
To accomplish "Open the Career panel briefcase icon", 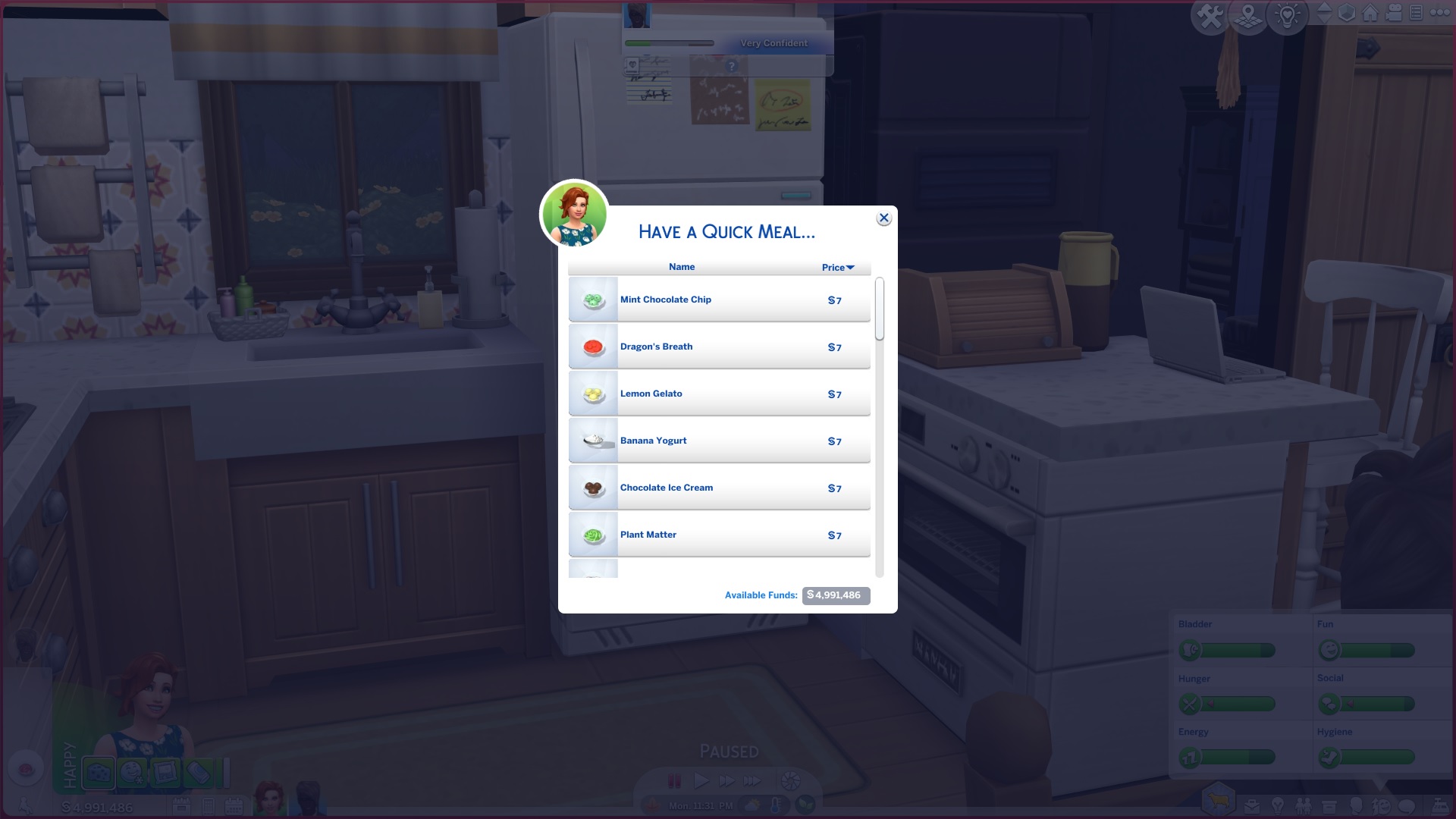I will 1252,805.
